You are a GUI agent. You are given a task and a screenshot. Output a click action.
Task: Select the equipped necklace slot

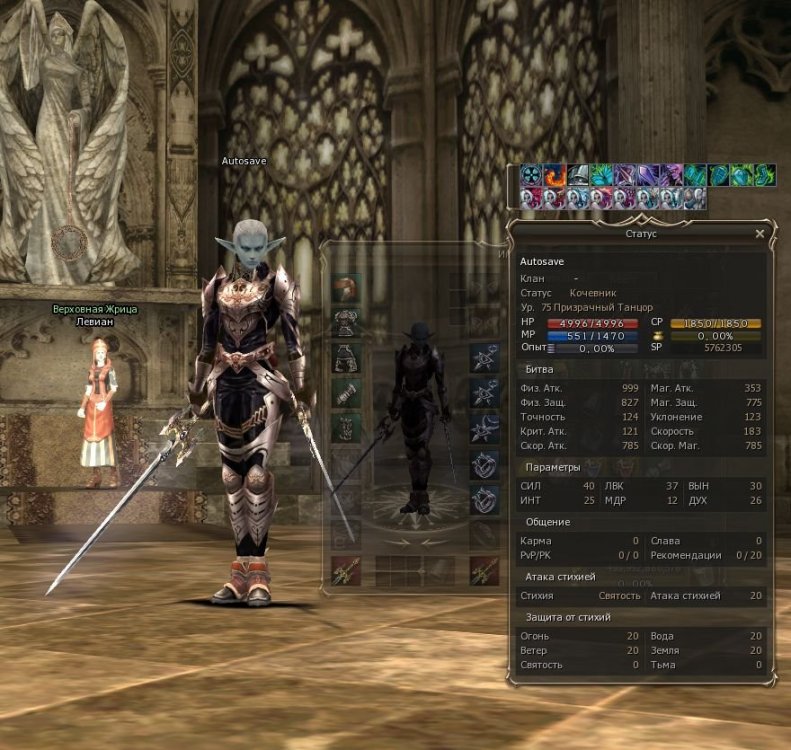click(485, 357)
